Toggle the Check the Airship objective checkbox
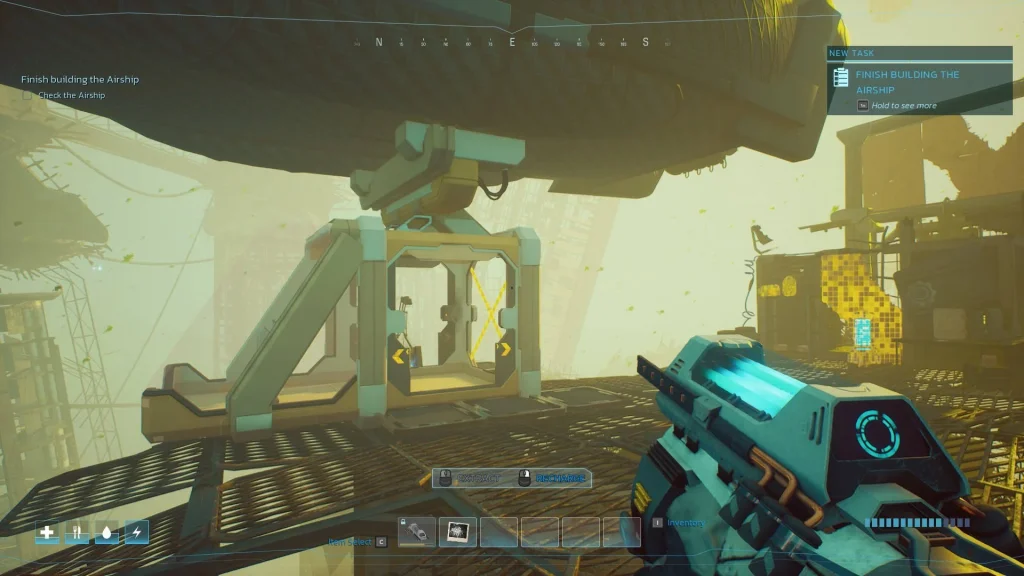The width and height of the screenshot is (1024, 576). coord(28,96)
